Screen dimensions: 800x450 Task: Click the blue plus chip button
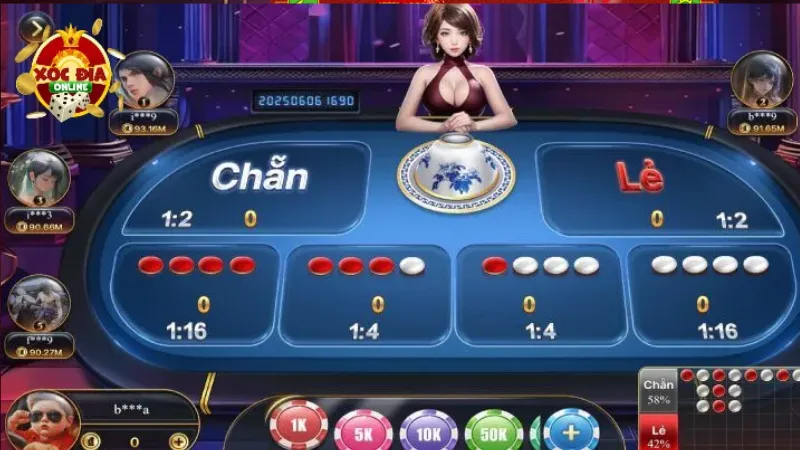coord(571,431)
